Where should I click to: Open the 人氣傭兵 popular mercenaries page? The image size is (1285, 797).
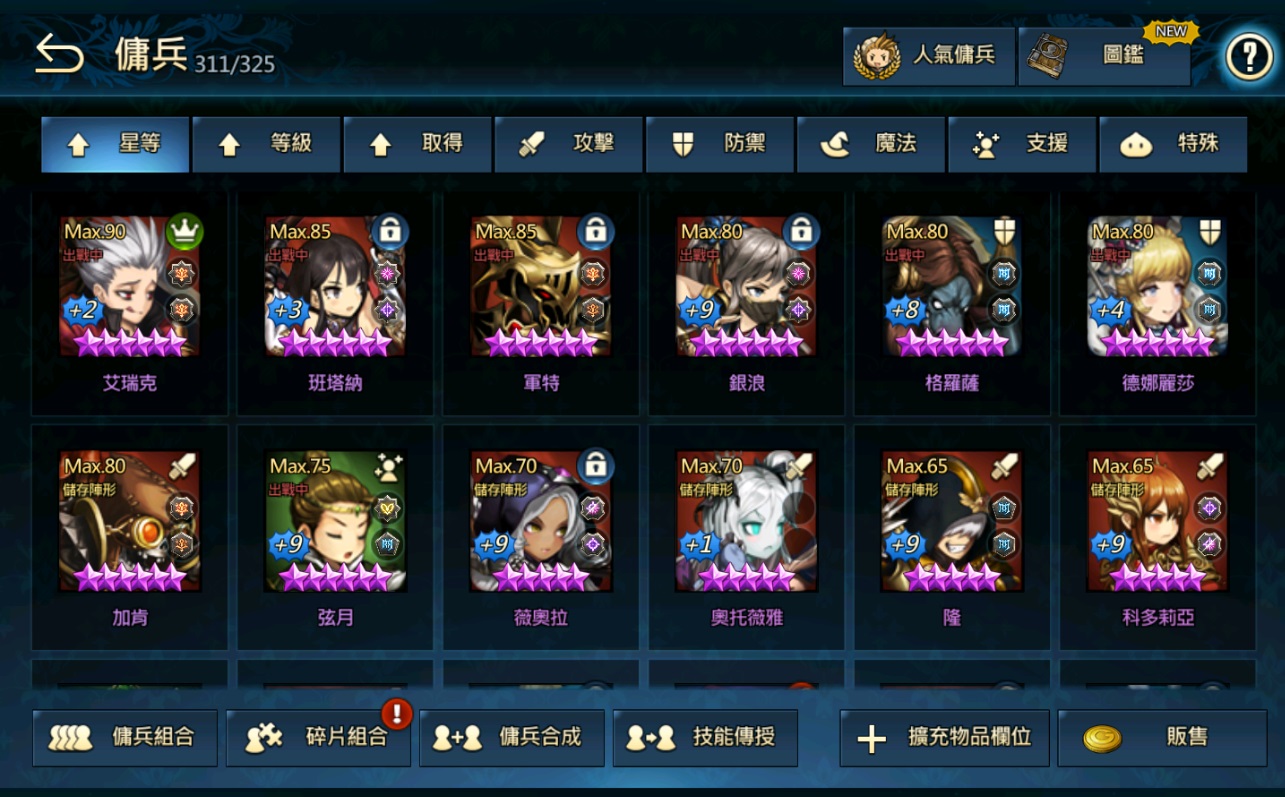pos(928,56)
